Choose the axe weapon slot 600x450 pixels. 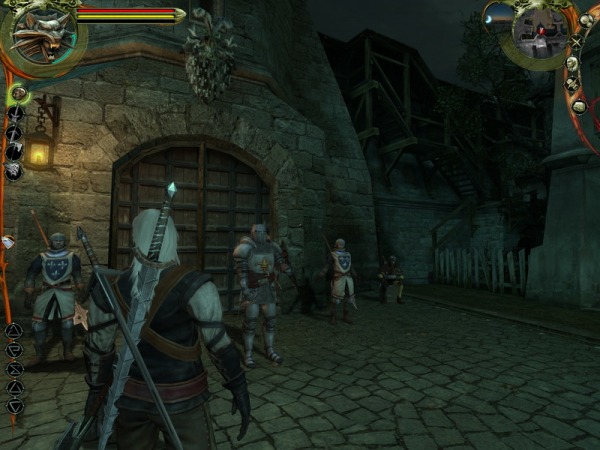15,152
